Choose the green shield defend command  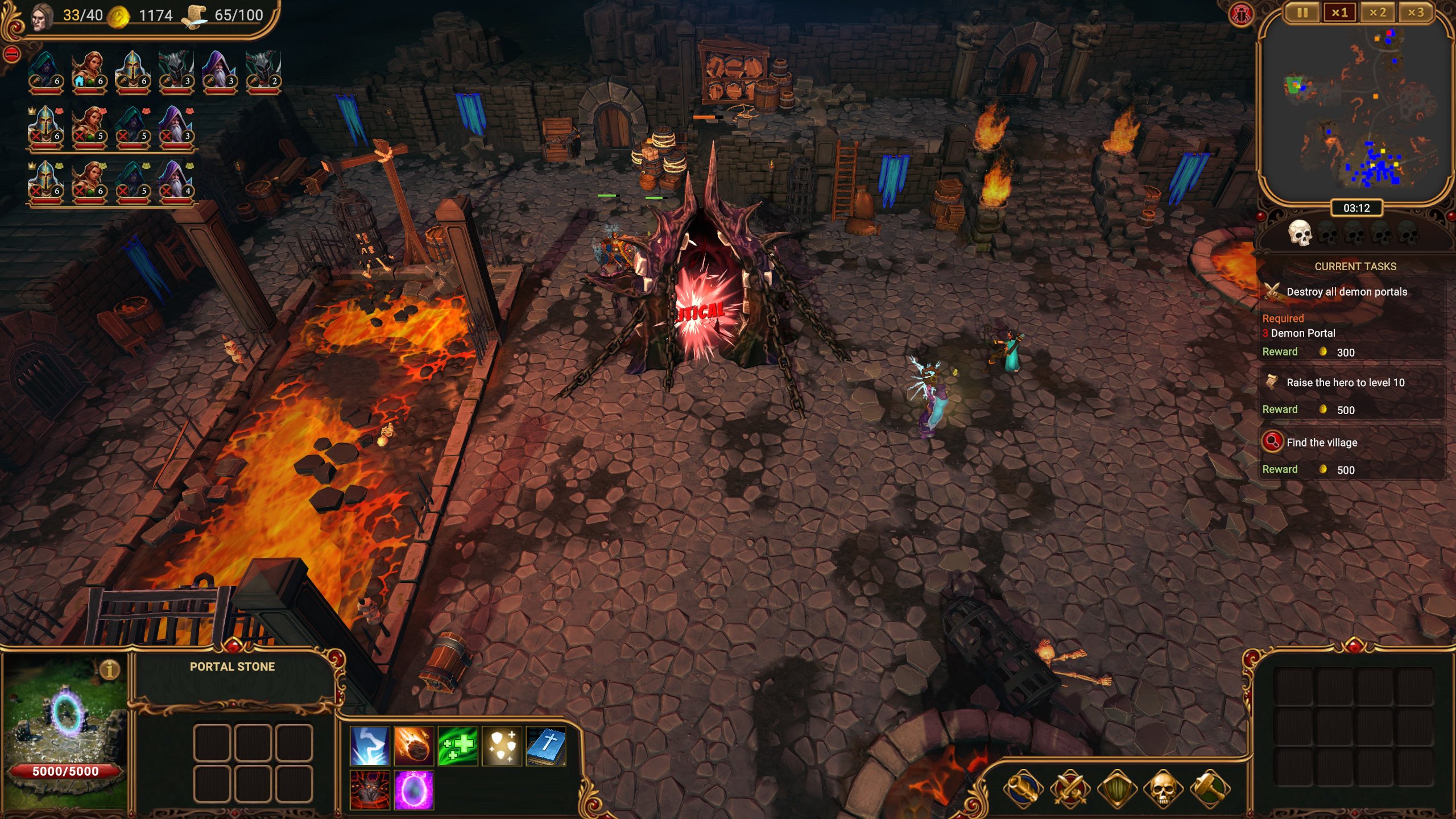pyautogui.click(x=1116, y=789)
